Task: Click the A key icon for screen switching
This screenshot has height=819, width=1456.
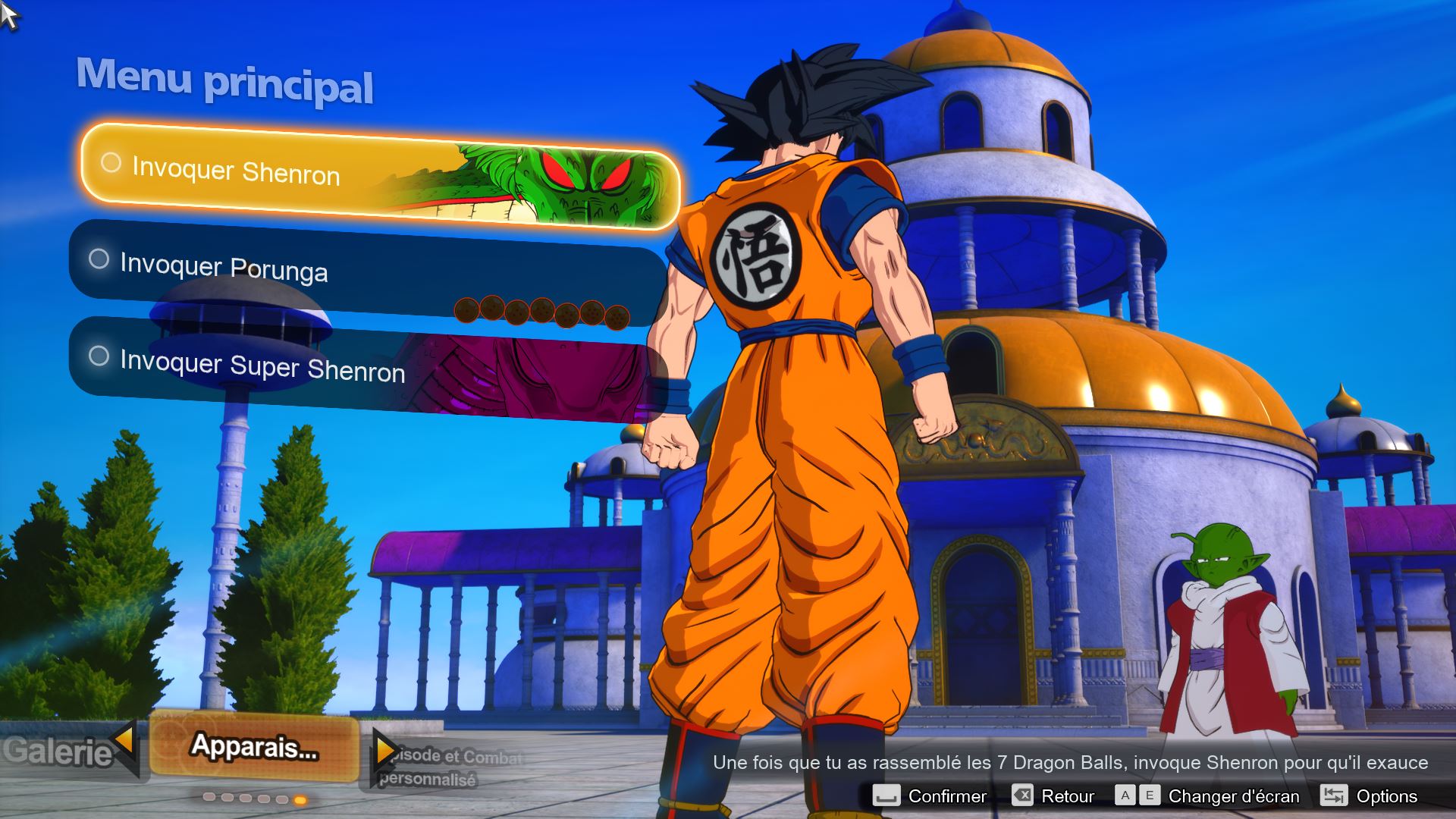Action: pyautogui.click(x=1126, y=795)
